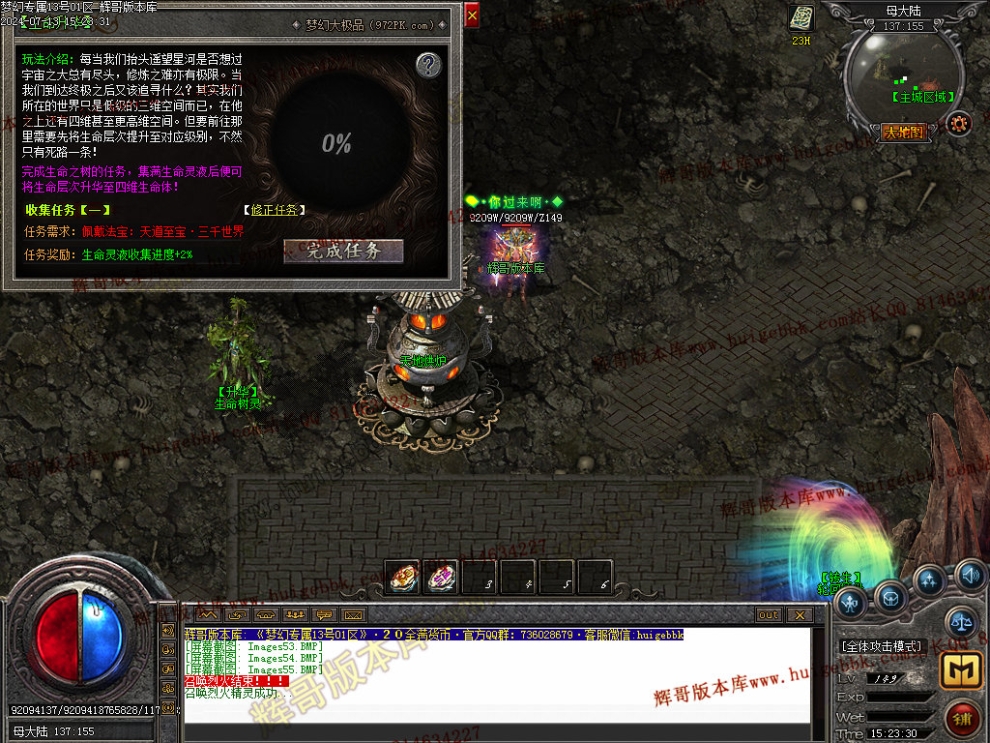The height and width of the screenshot is (743, 990).
Task: Click the circular minimap
Action: point(903,74)
